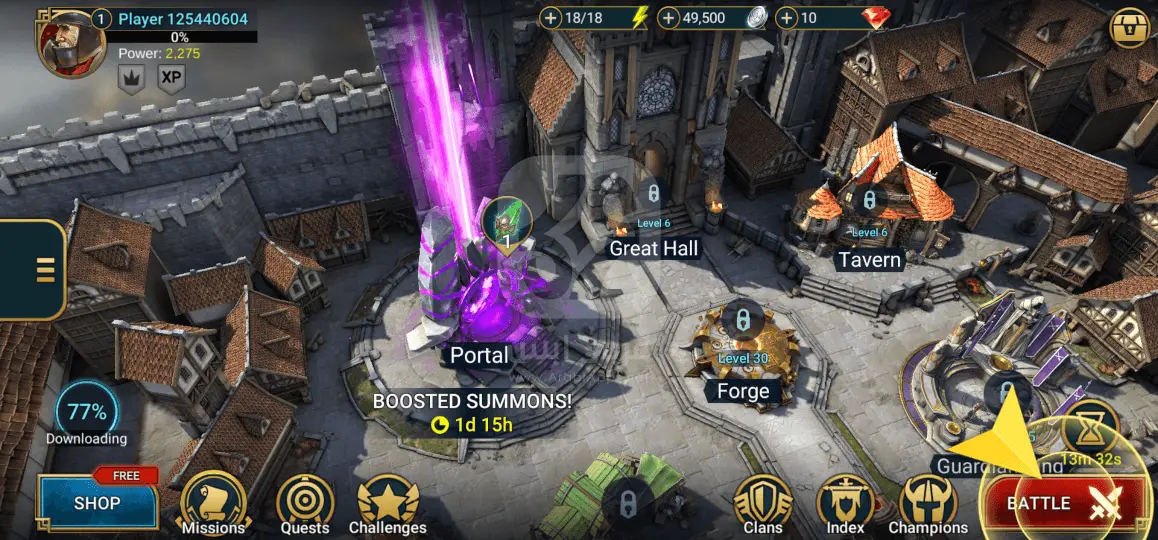
Task: Open the Challenges screen
Action: click(388, 502)
